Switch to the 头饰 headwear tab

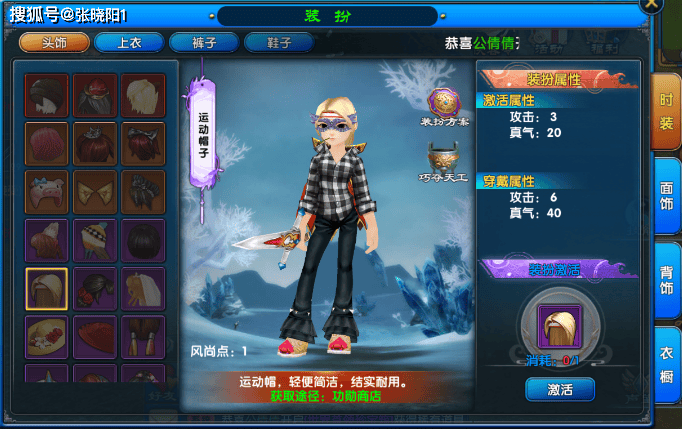54,42
